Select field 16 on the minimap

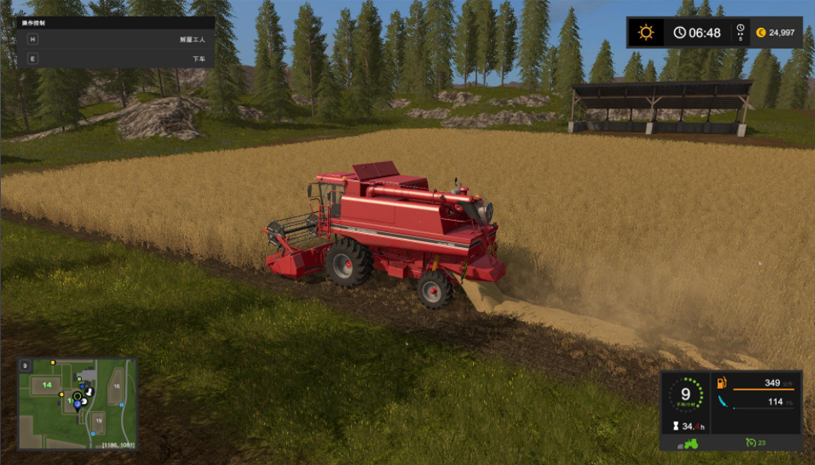[x=116, y=385]
